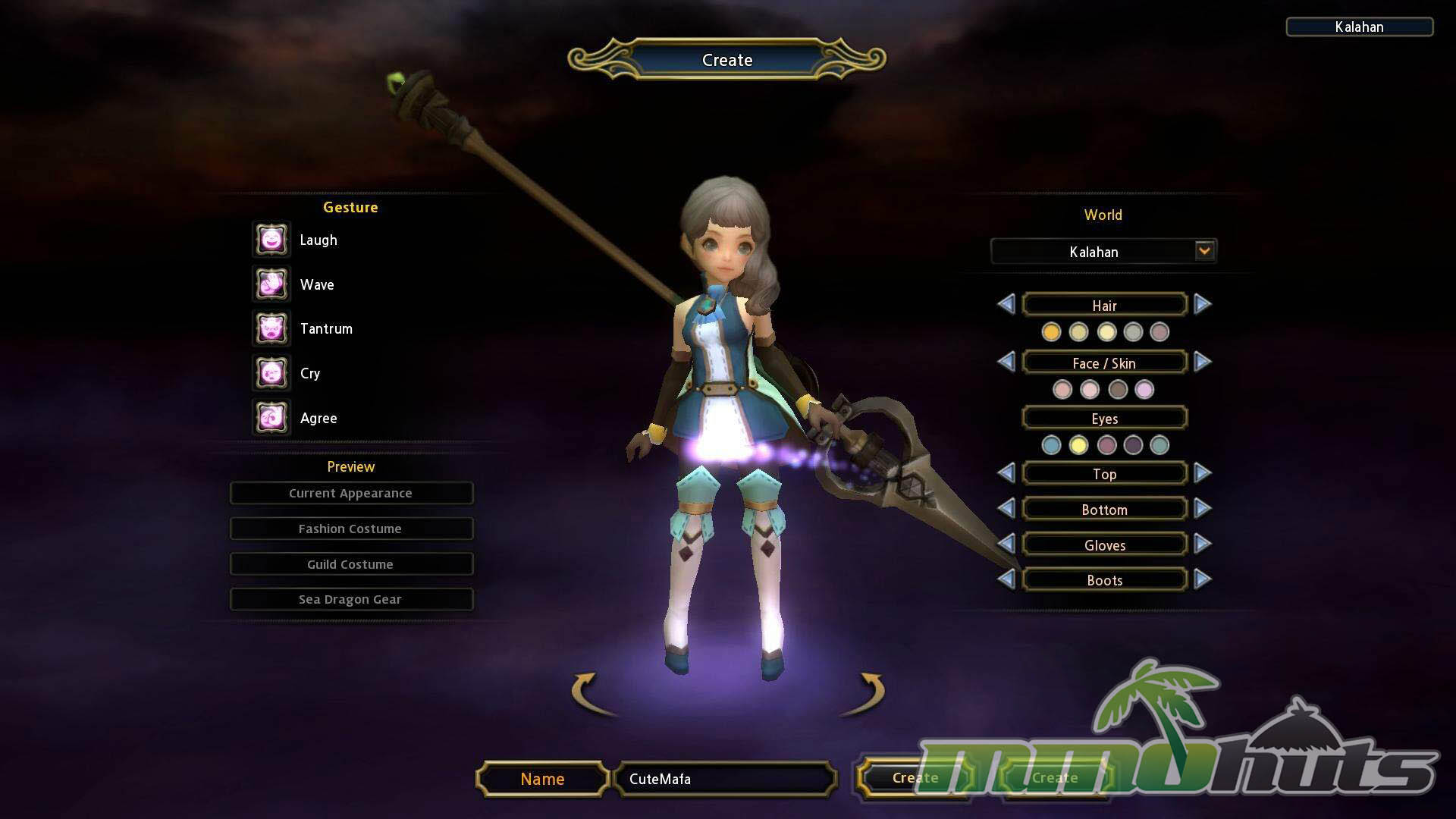
Task: Preview the Sea Dragon Gear
Action: [351, 599]
